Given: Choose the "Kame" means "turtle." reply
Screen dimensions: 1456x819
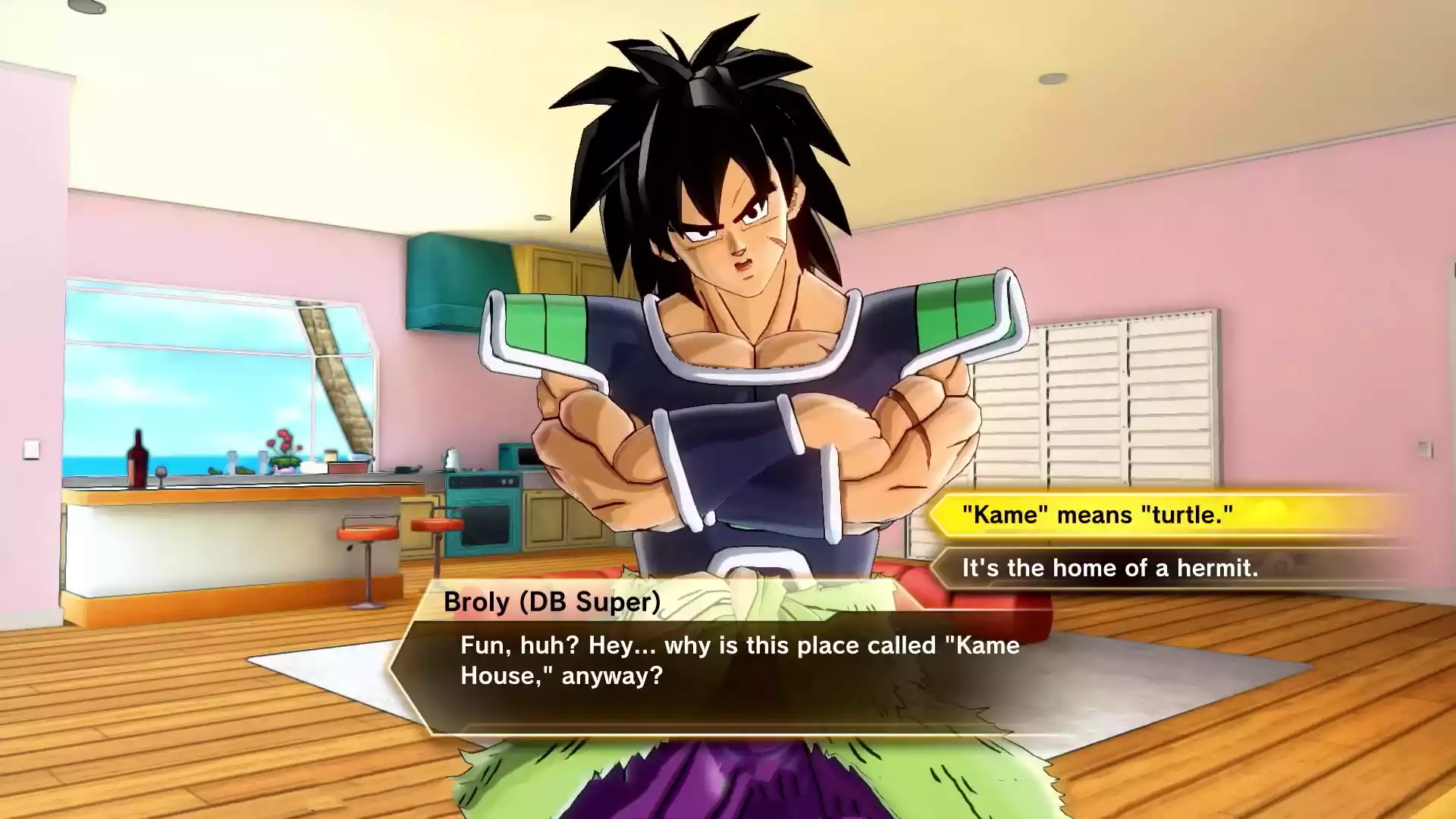Looking at the screenshot, I should pos(1098,515).
